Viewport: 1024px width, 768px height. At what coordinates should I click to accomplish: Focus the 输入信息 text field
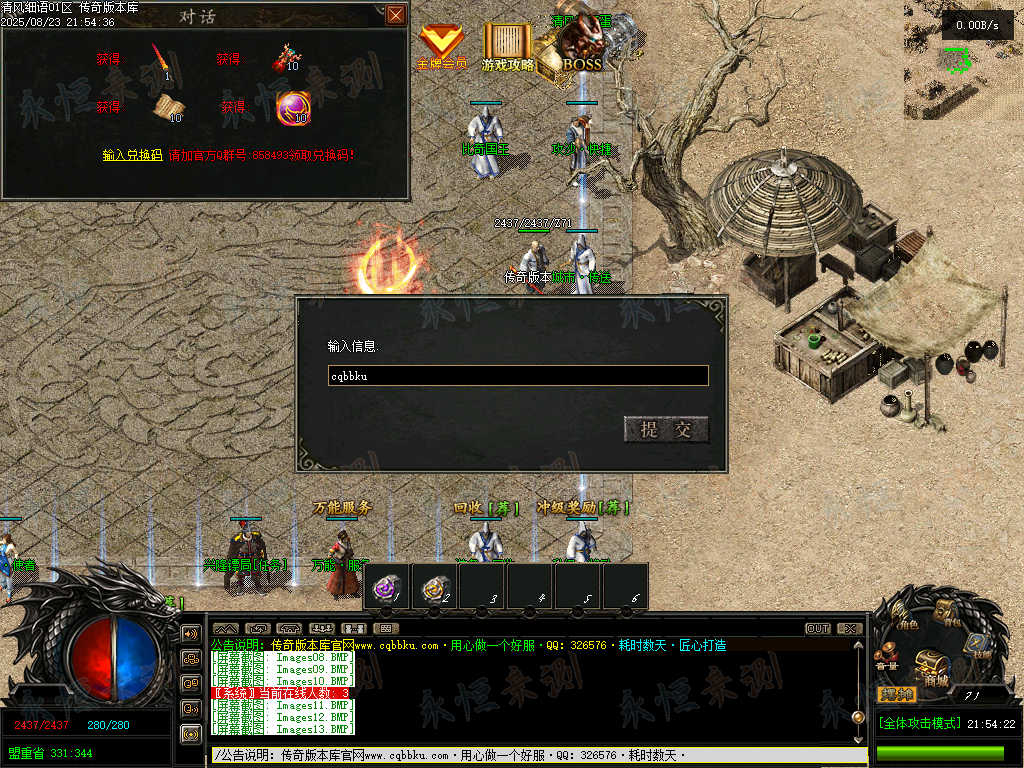click(518, 376)
